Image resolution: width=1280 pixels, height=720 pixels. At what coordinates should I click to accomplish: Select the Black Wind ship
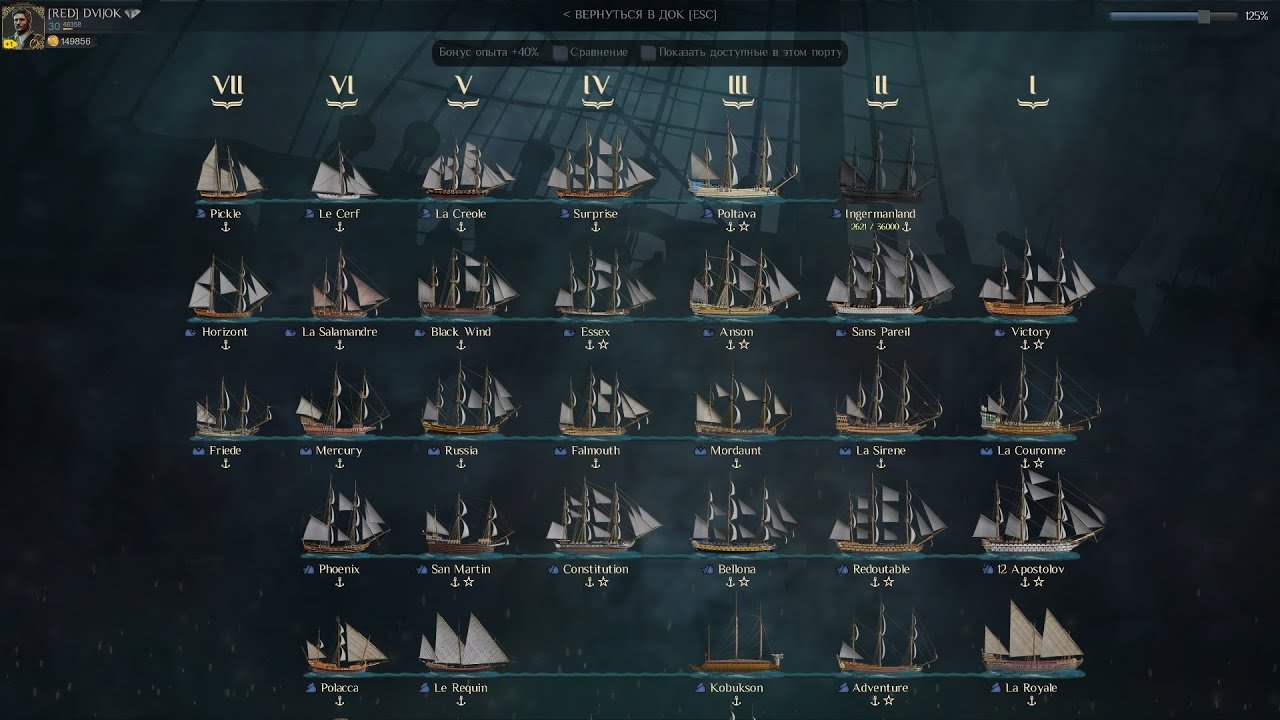462,288
